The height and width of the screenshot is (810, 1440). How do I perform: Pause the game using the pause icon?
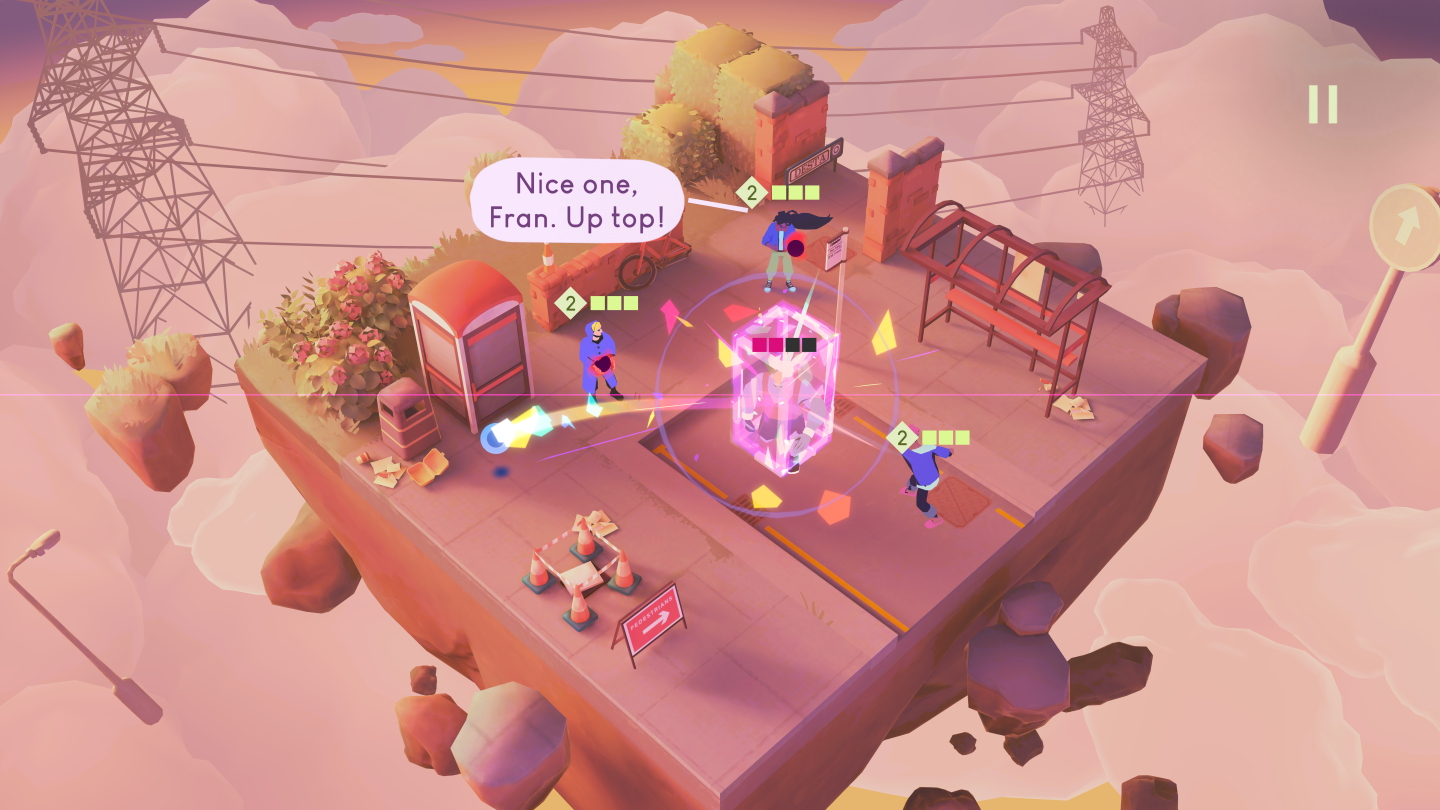pyautogui.click(x=1323, y=104)
